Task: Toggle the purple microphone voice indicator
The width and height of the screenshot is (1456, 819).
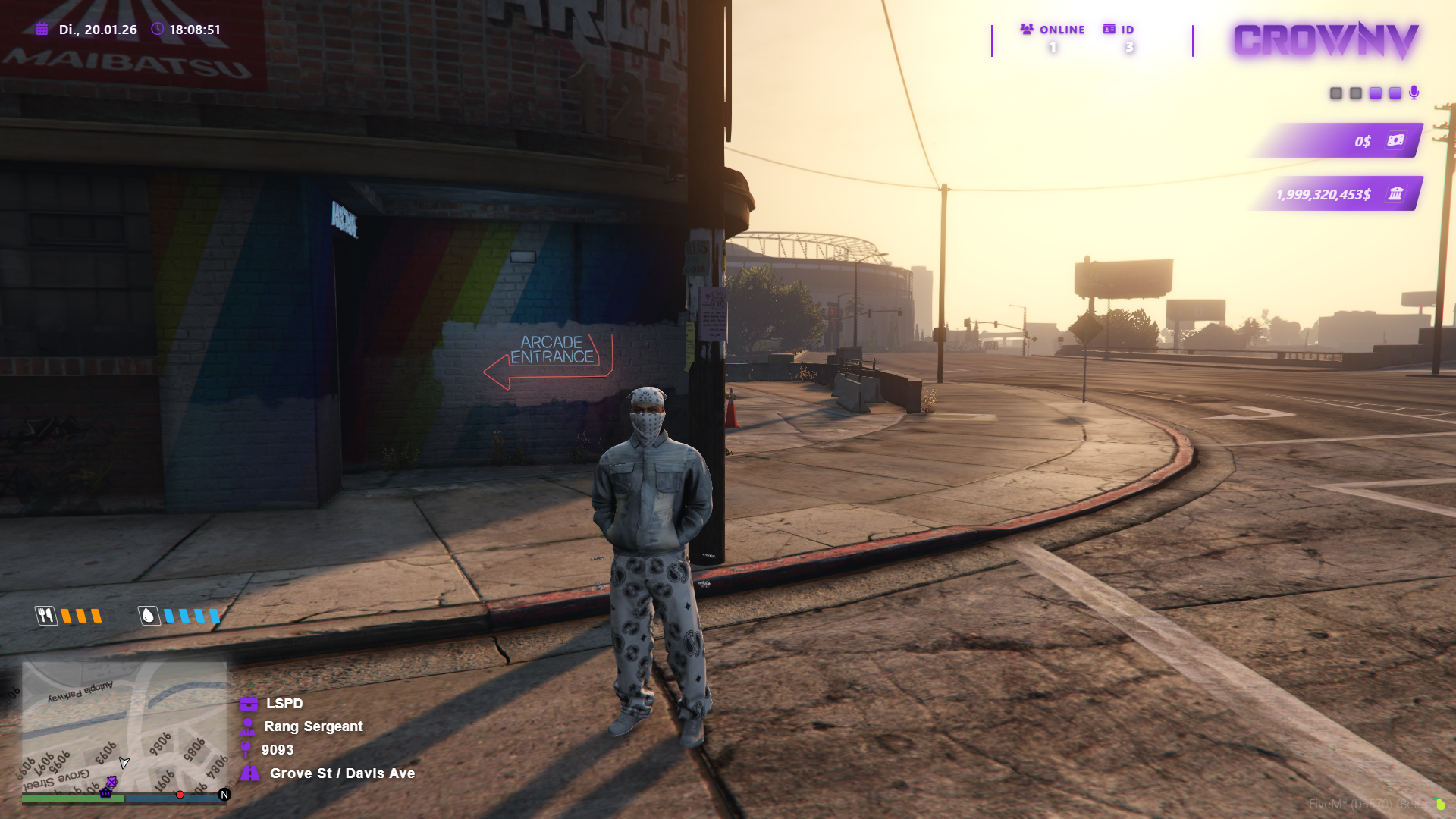Action: tap(1415, 93)
